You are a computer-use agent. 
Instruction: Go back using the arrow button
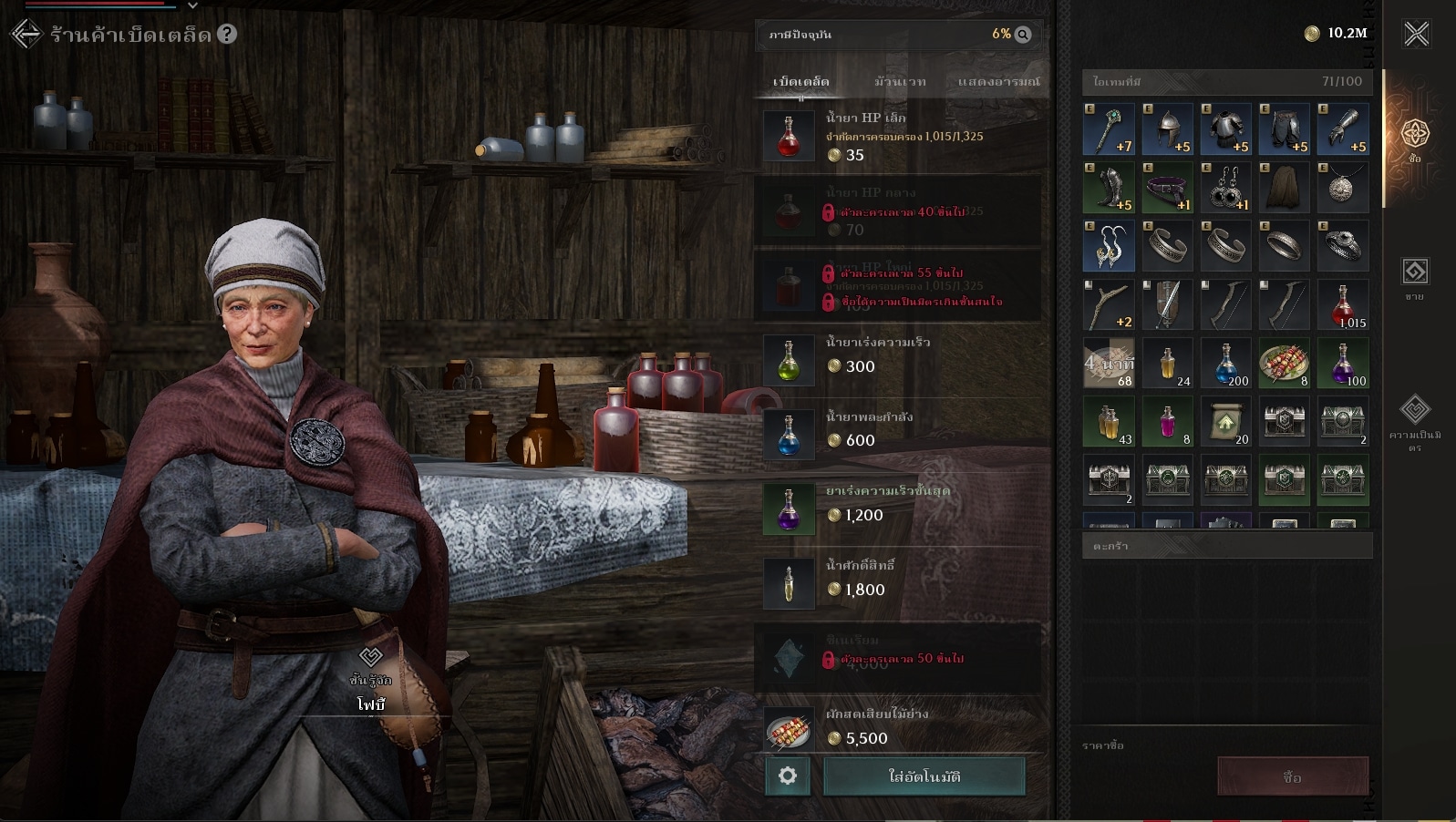(26, 35)
